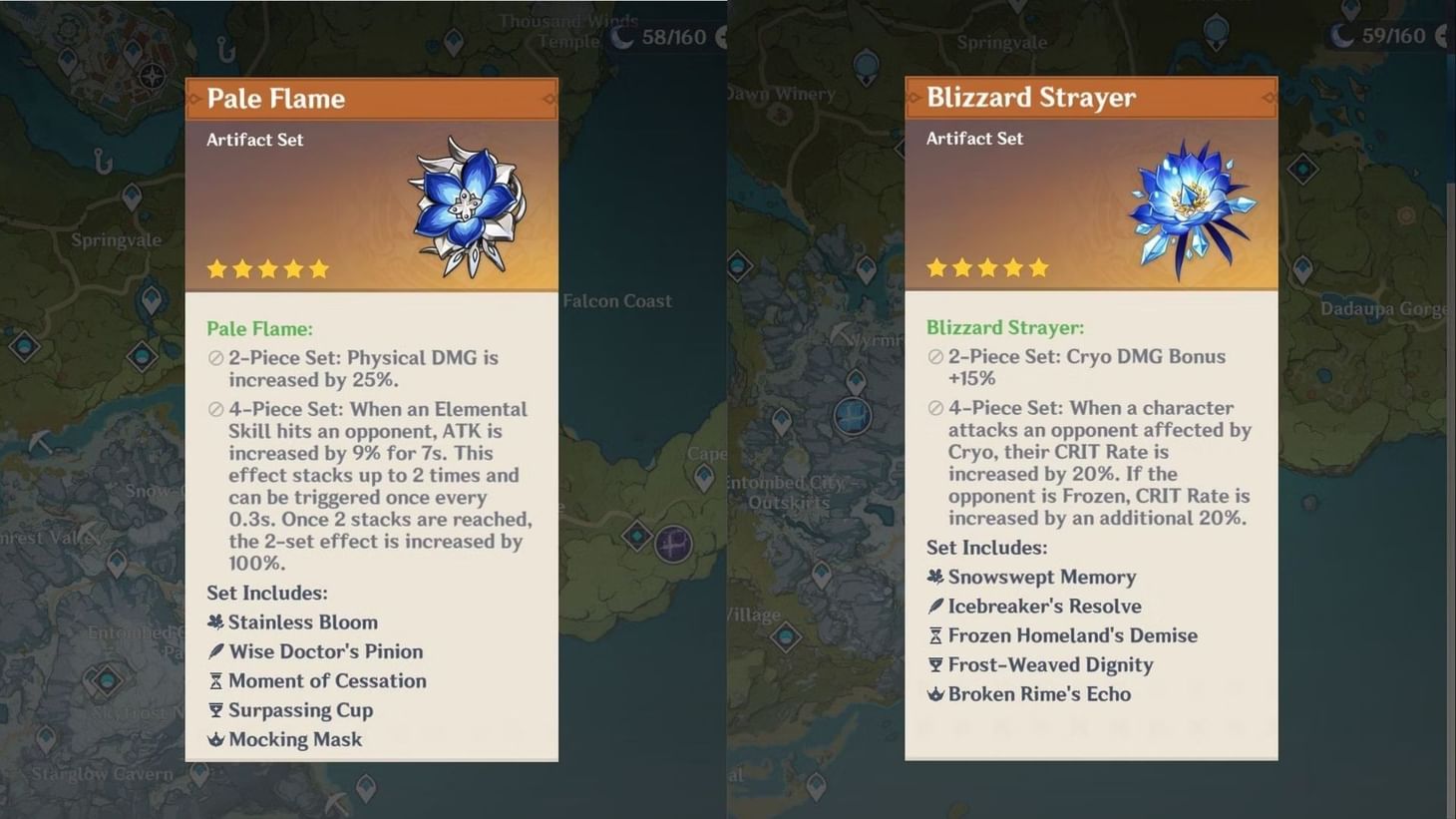Click the Frozen Homeland's Demise hourglass icon
The image size is (1456, 819).
[934, 634]
